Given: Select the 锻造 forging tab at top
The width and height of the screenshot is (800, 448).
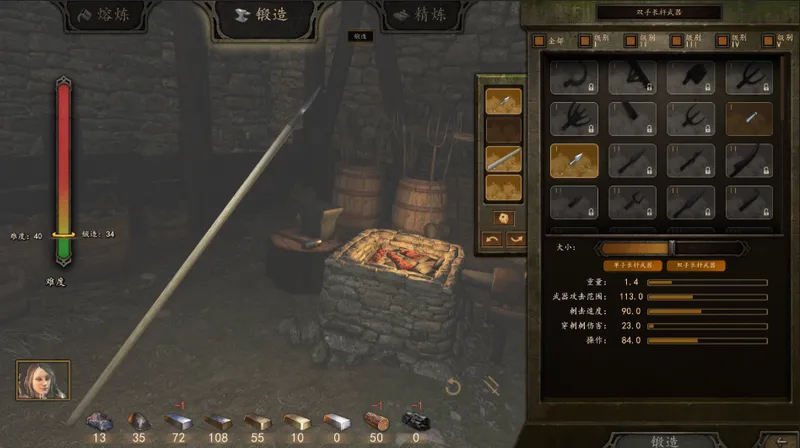Looking at the screenshot, I should pos(265,16).
